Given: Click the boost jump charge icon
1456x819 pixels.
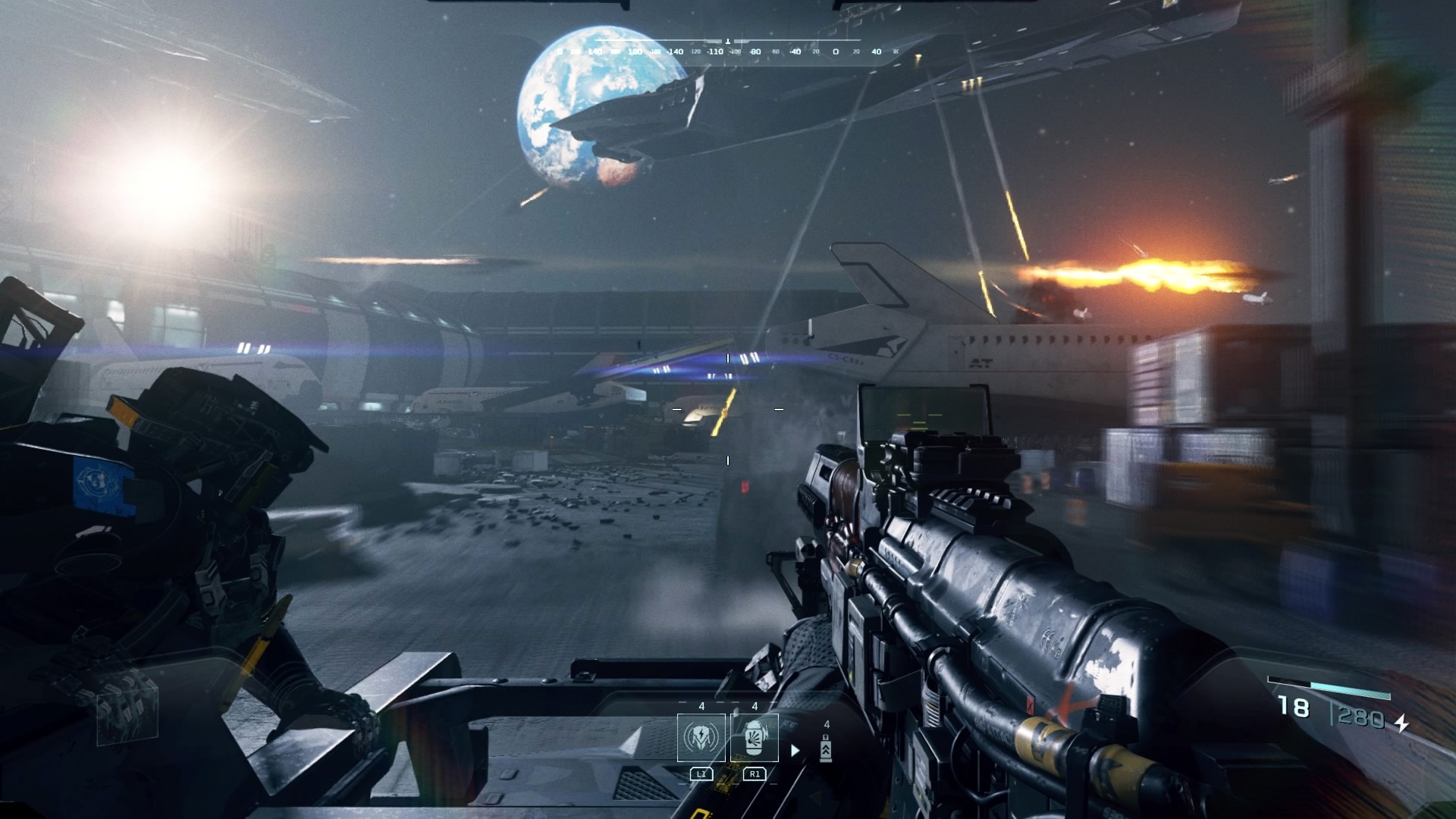Looking at the screenshot, I should (x=826, y=749).
